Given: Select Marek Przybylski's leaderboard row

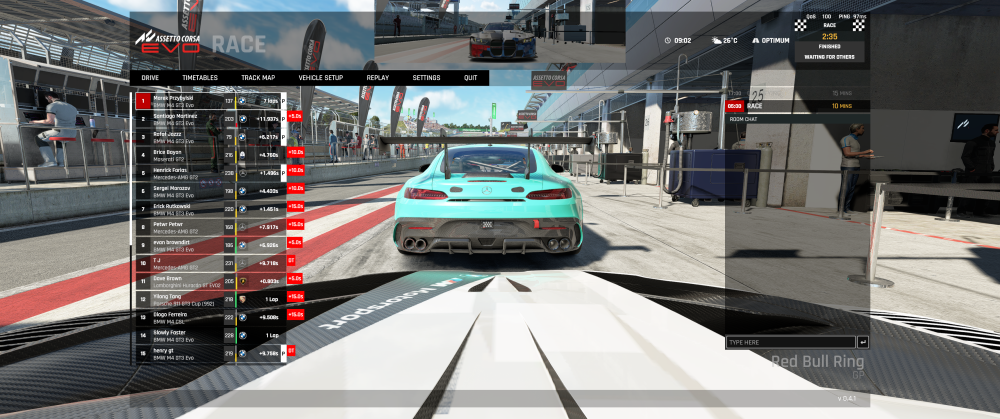Looking at the screenshot, I should point(210,101).
